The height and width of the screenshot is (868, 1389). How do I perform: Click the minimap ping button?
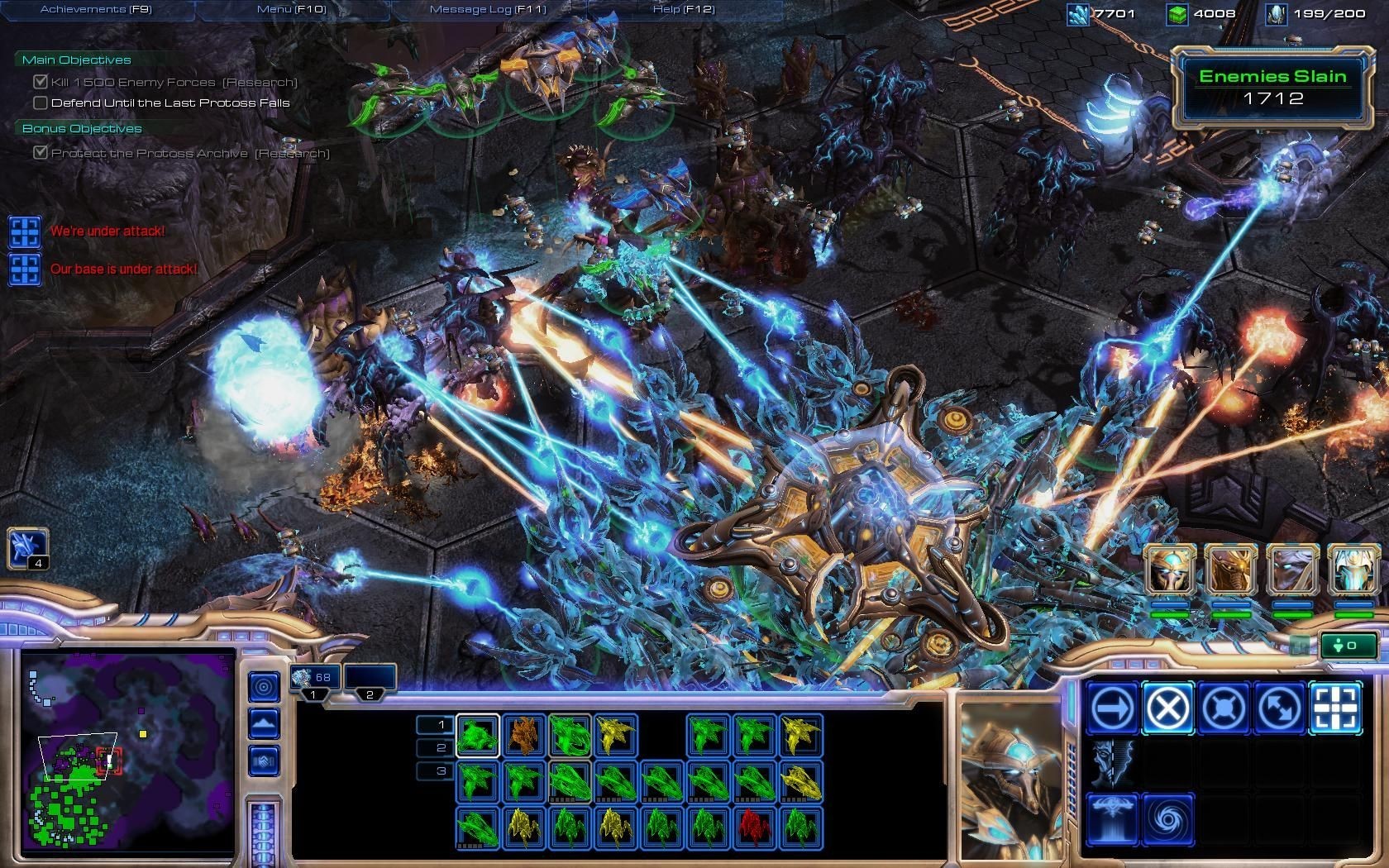pos(264,686)
